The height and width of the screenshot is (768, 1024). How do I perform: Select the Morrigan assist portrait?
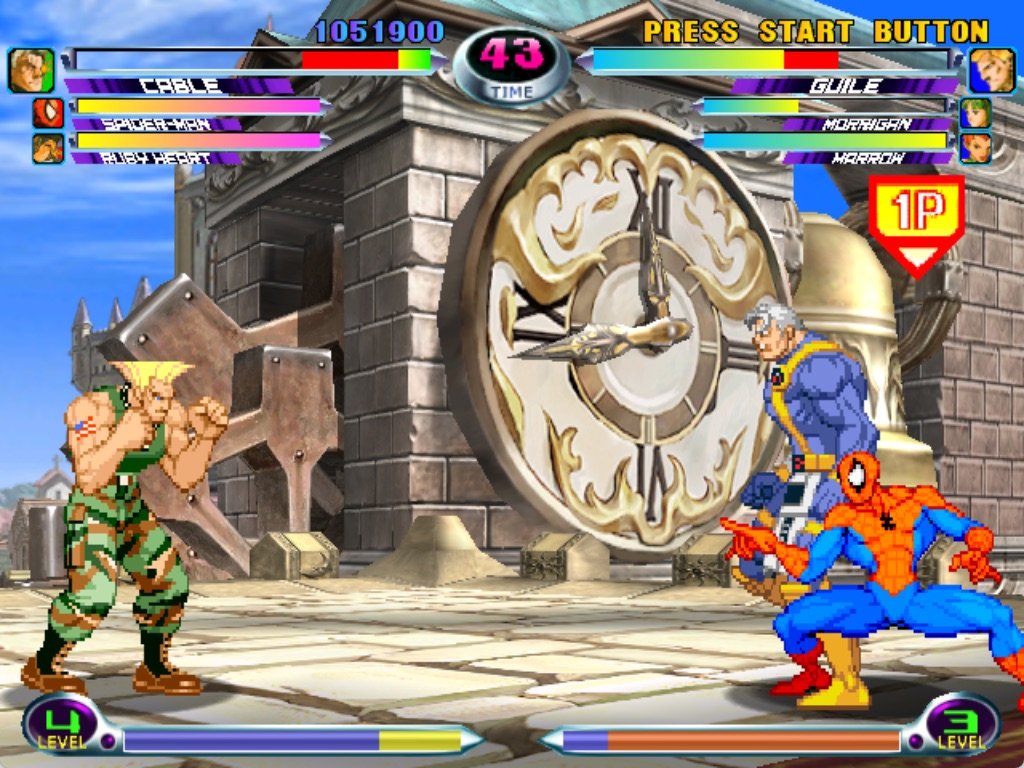[976, 113]
